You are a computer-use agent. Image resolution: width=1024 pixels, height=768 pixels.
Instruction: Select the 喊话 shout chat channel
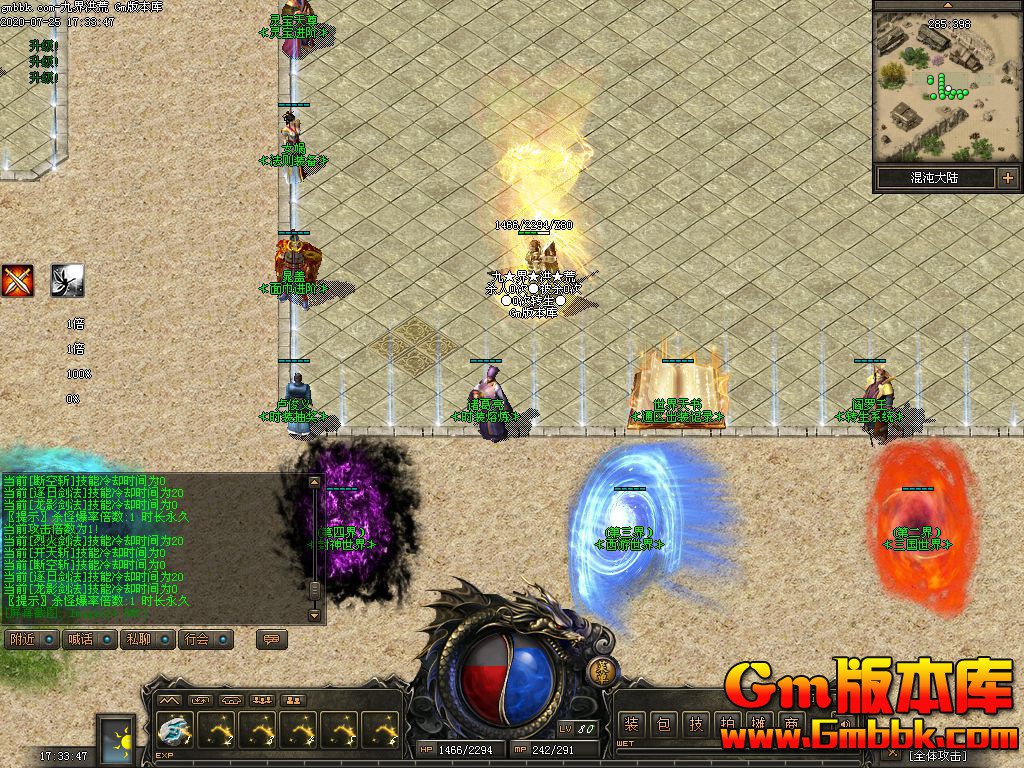pyautogui.click(x=91, y=639)
